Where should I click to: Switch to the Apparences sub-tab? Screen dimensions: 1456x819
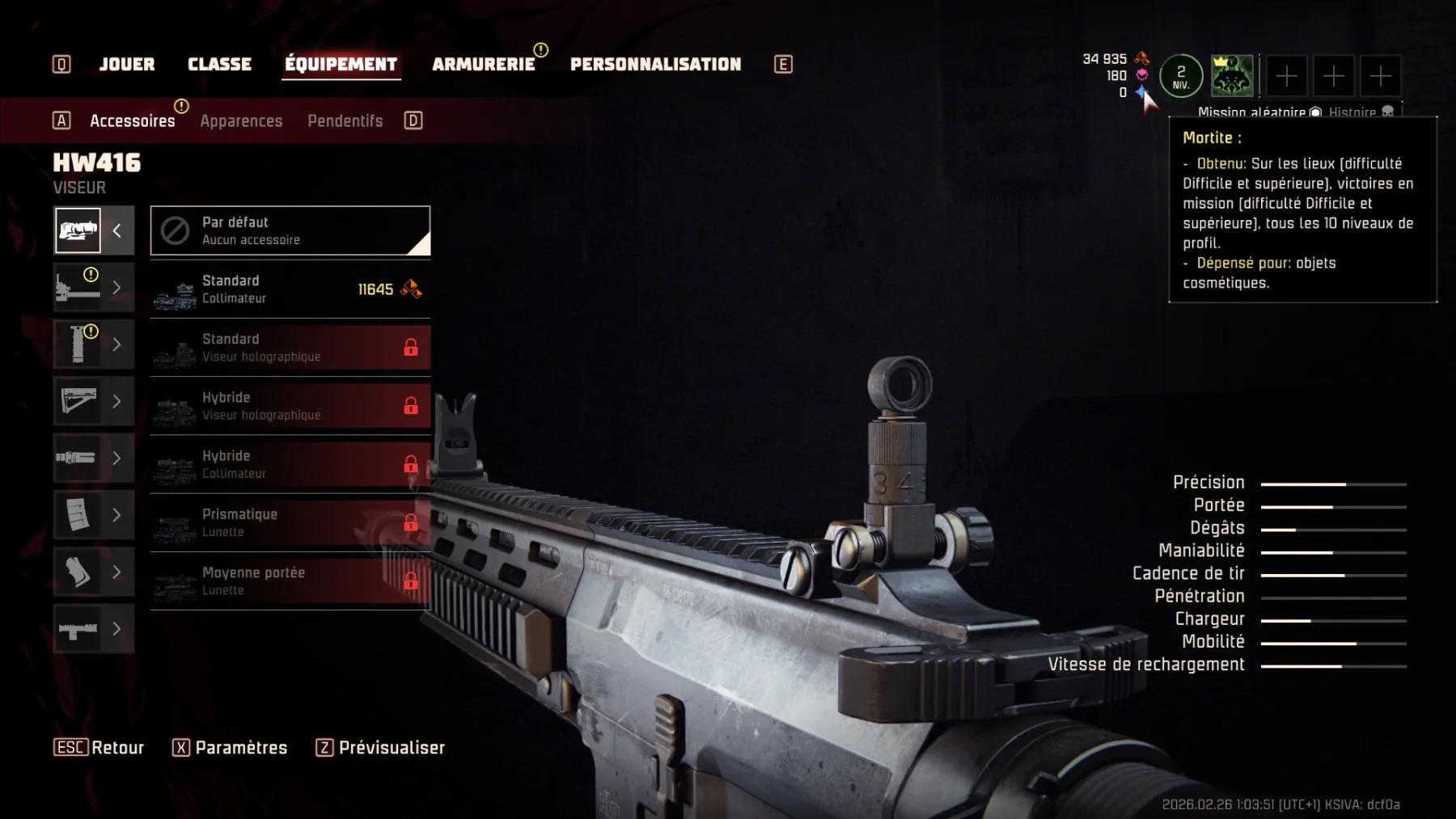tap(241, 121)
